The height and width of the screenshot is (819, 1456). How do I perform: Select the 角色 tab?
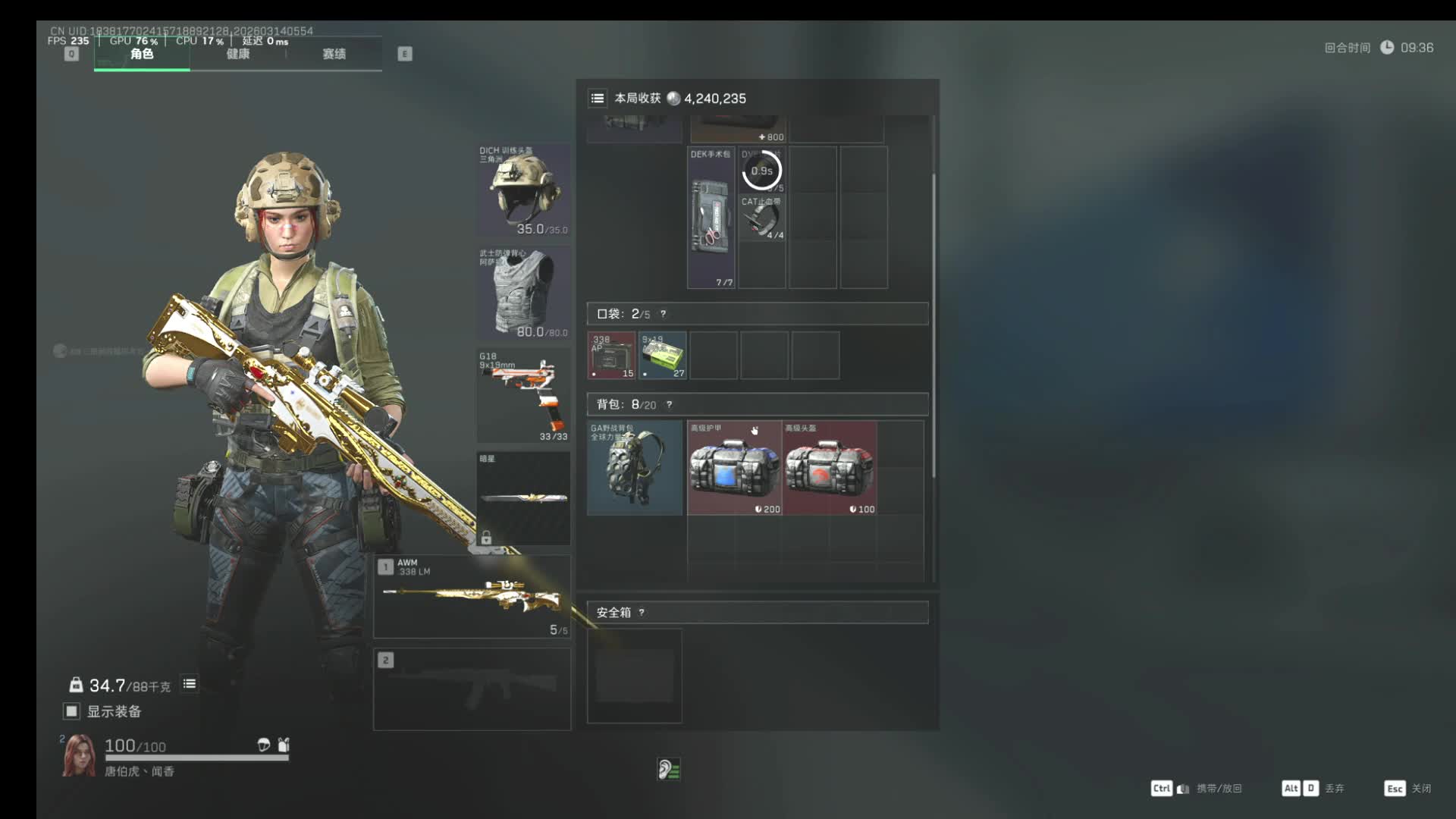pos(142,54)
